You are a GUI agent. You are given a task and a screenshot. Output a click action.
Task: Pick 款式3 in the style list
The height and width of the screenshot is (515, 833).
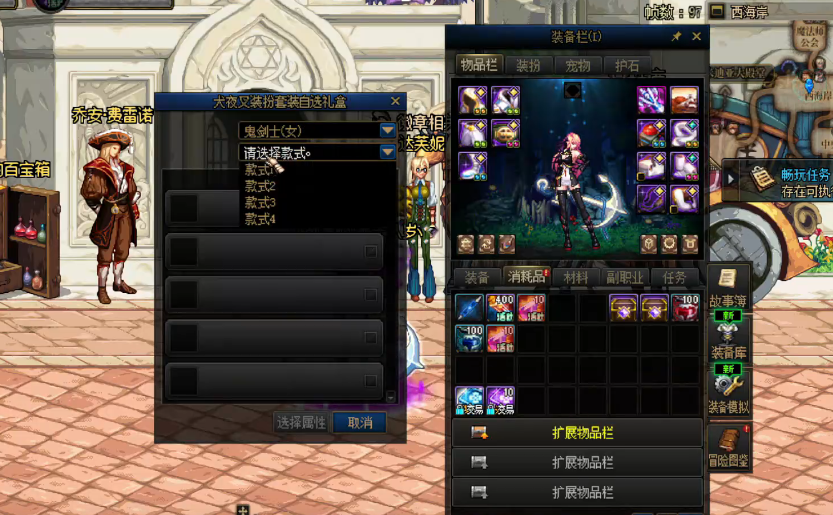(260, 203)
